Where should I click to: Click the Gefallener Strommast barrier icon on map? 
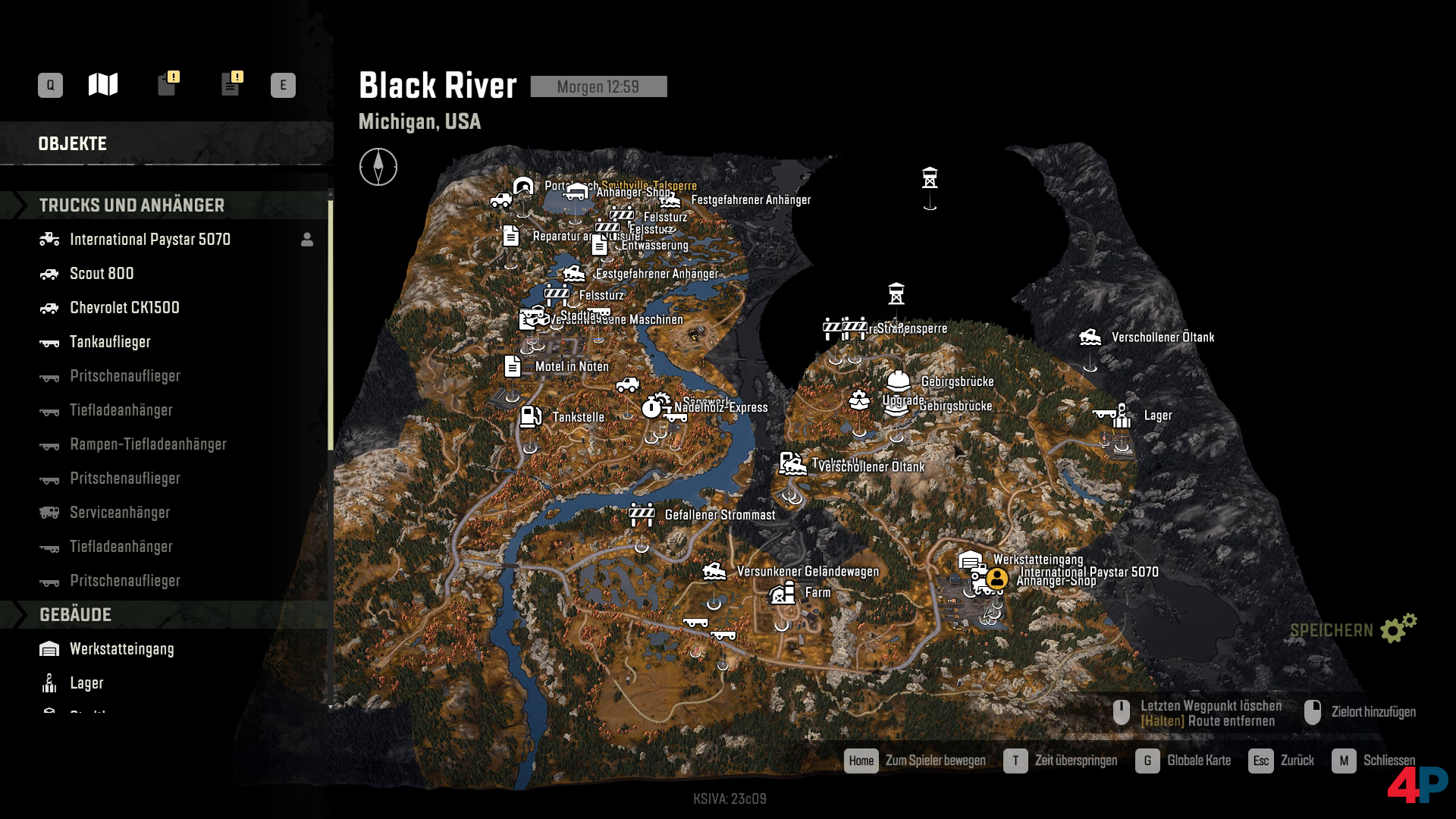coord(641,514)
